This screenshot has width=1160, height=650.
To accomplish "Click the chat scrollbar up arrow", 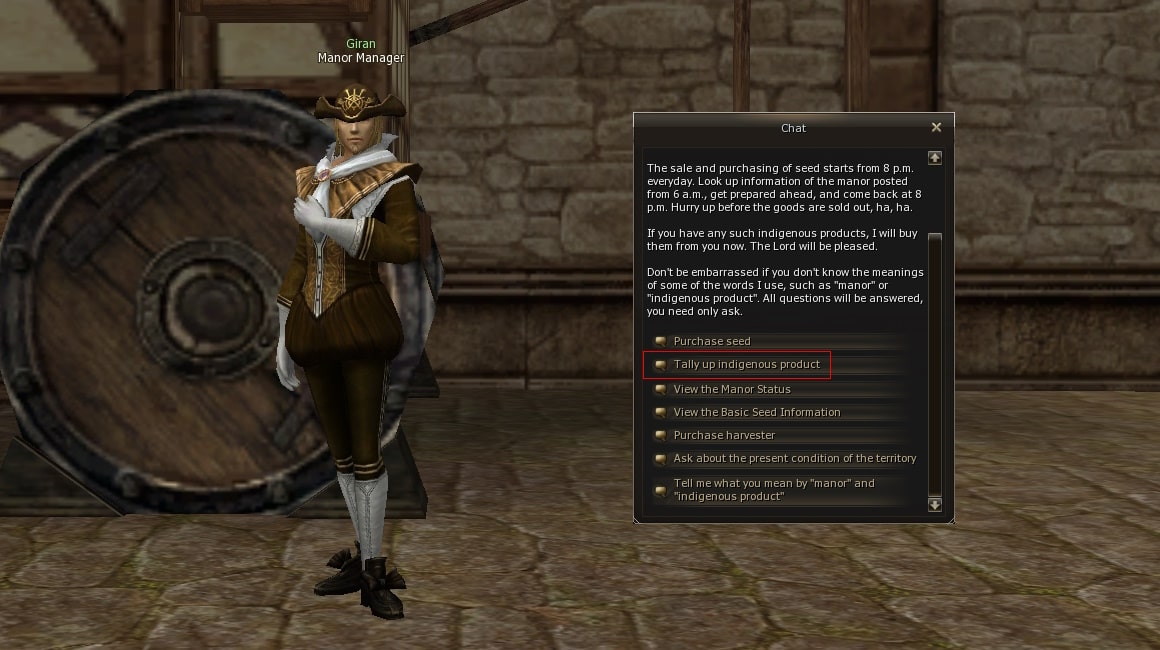I will [935, 157].
